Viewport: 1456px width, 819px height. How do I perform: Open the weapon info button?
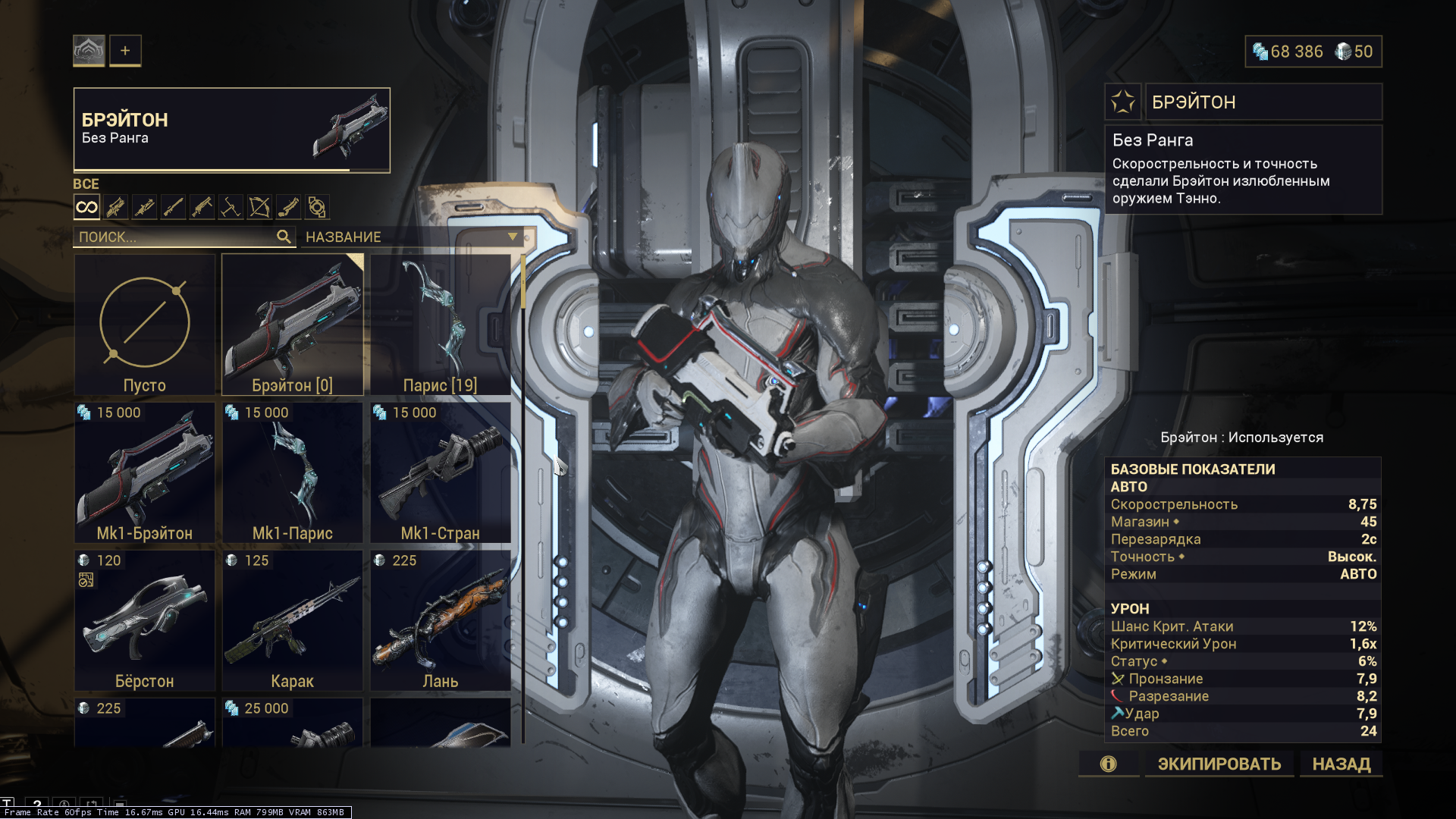1108,764
